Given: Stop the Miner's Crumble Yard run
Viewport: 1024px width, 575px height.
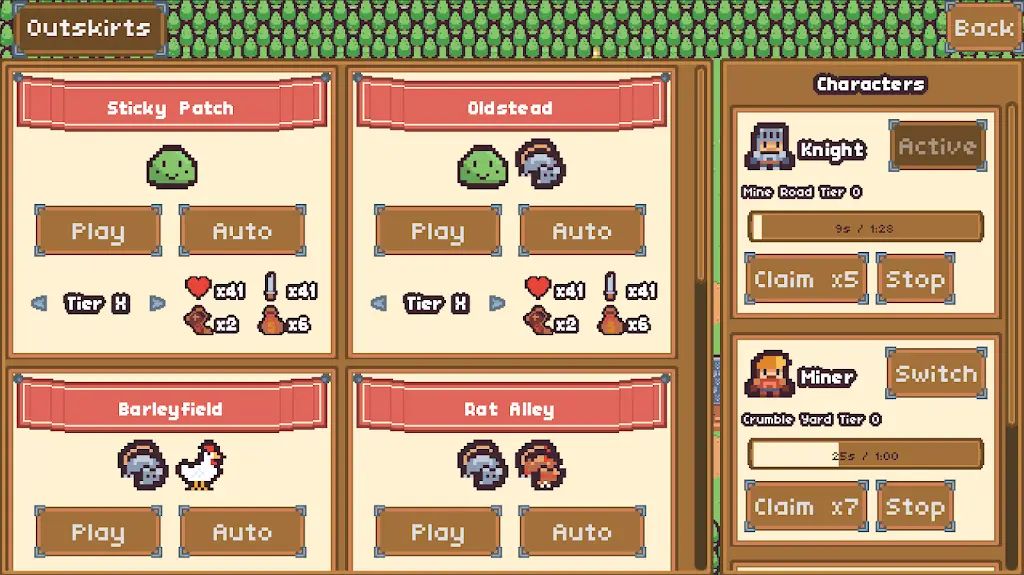Looking at the screenshot, I should pyautogui.click(x=915, y=507).
